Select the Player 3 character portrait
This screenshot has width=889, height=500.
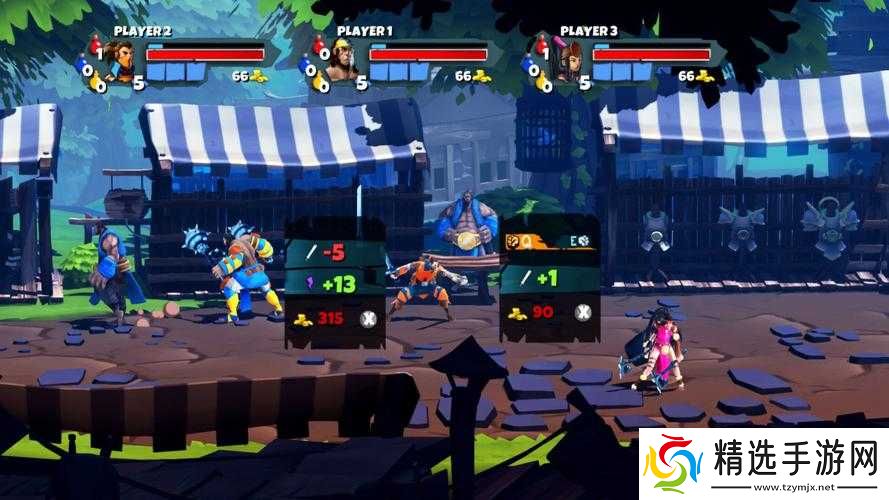point(565,62)
